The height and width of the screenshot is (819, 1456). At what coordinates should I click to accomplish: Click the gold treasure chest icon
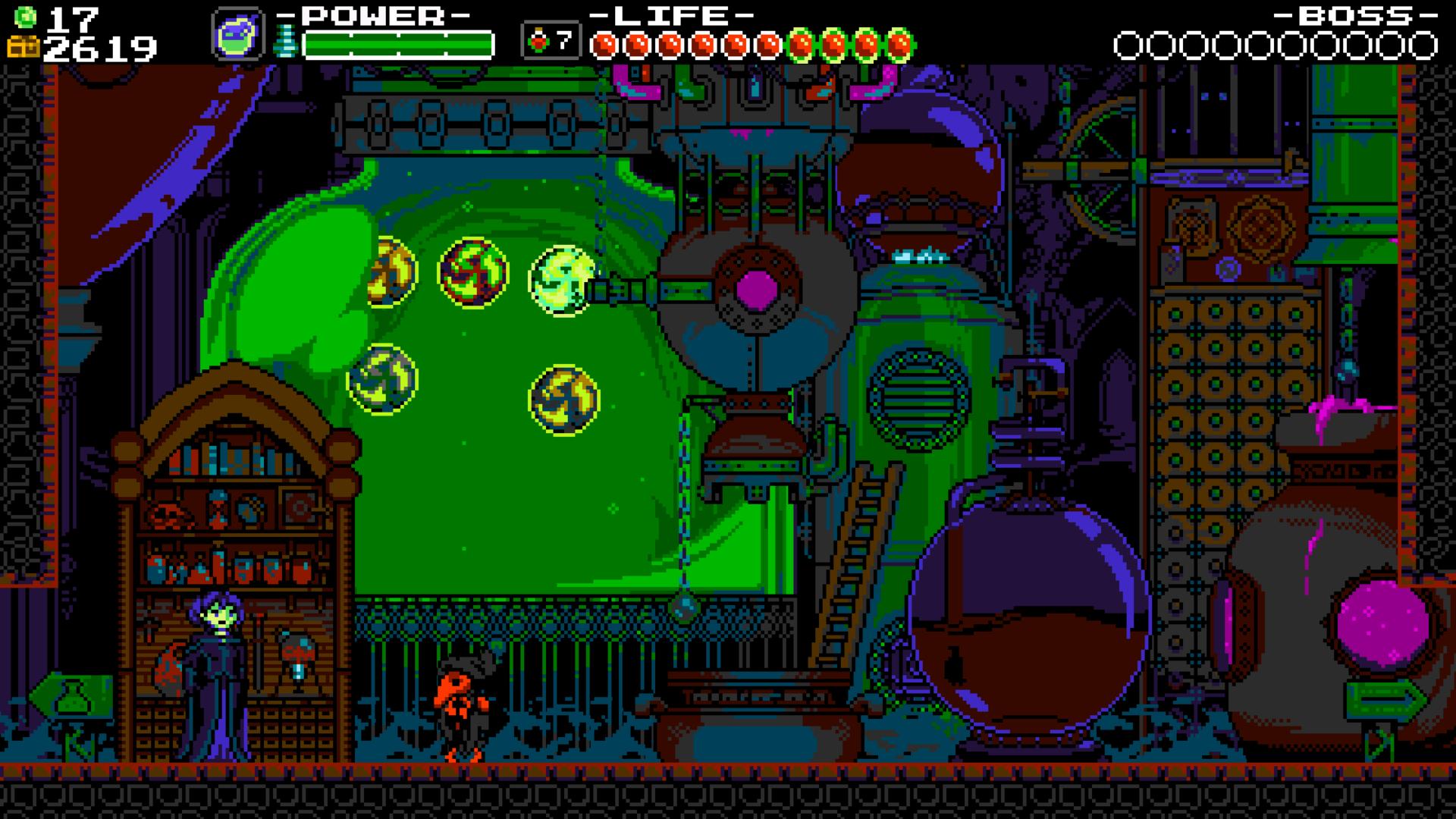point(22,48)
